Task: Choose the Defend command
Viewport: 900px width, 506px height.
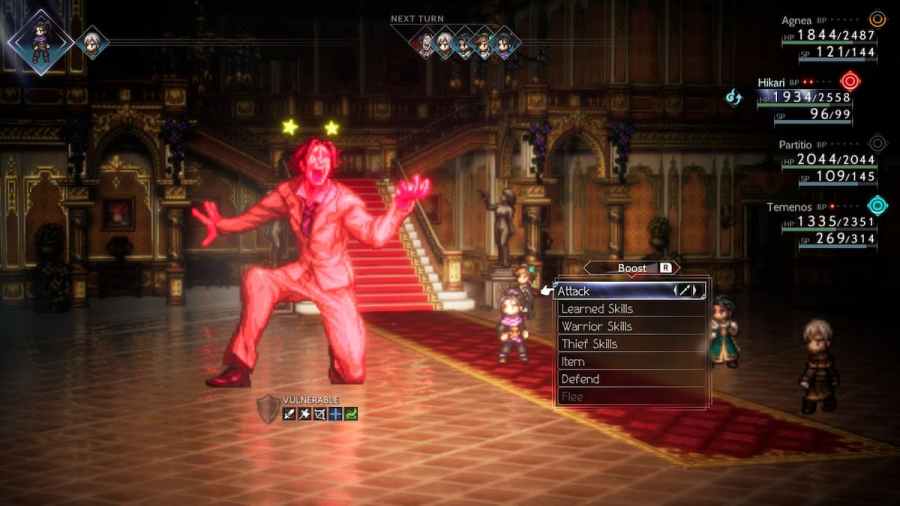Action: click(631, 379)
